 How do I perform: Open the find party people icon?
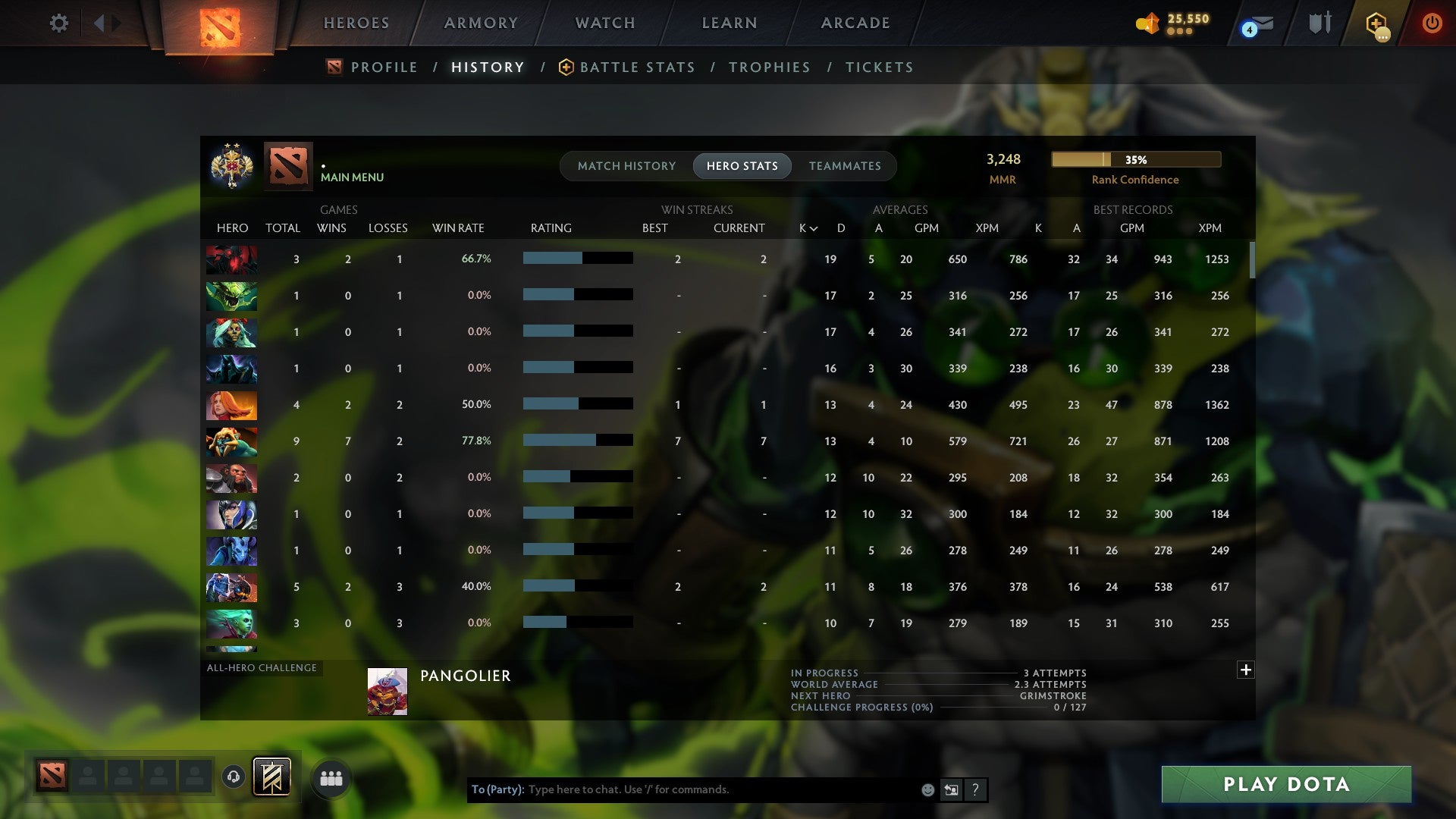(x=331, y=777)
